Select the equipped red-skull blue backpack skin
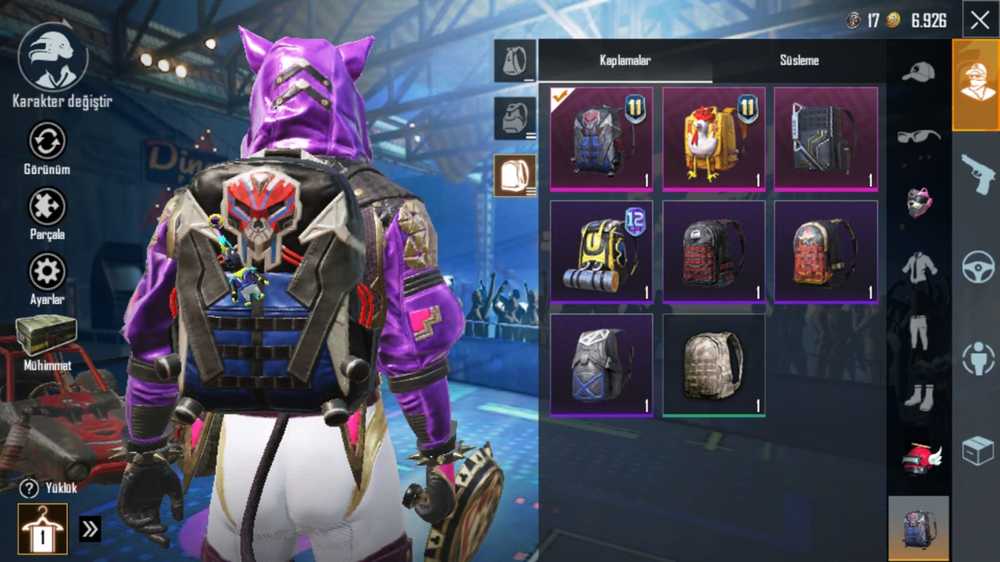The width and height of the screenshot is (1000, 562). (601, 138)
